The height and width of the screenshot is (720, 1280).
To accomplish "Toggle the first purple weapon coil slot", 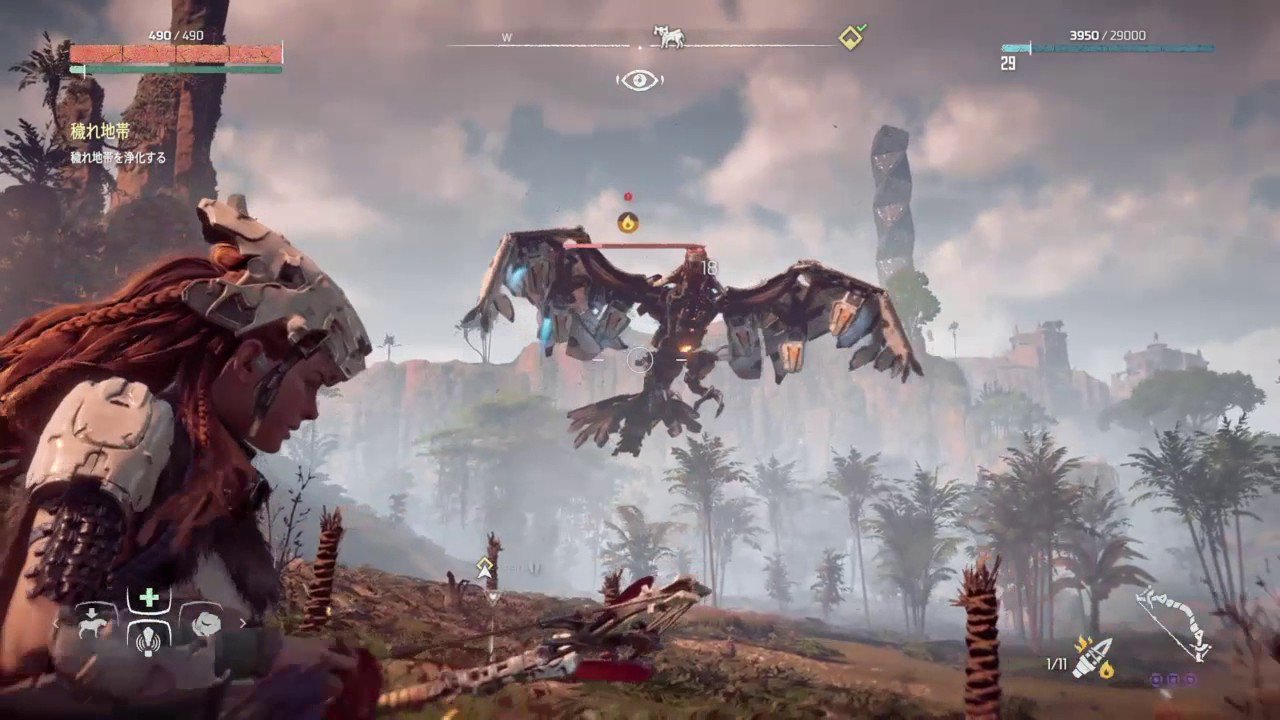I will pyautogui.click(x=1156, y=681).
